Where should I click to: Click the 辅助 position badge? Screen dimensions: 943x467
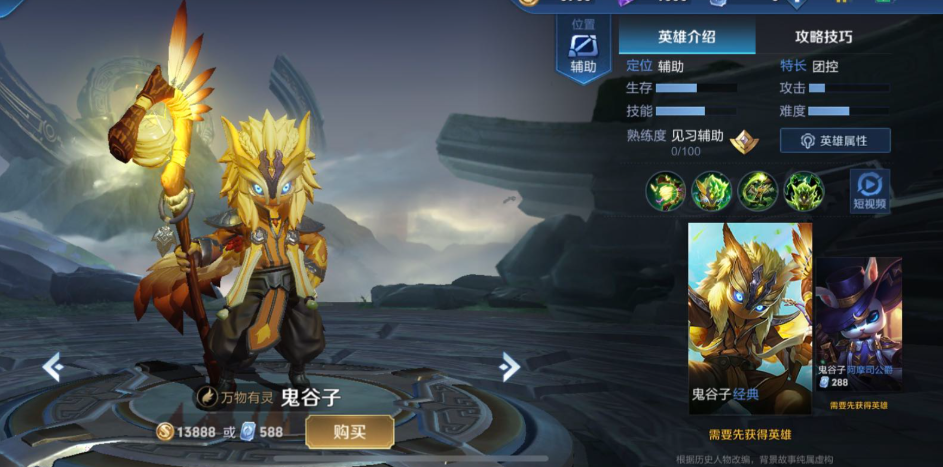tap(583, 50)
